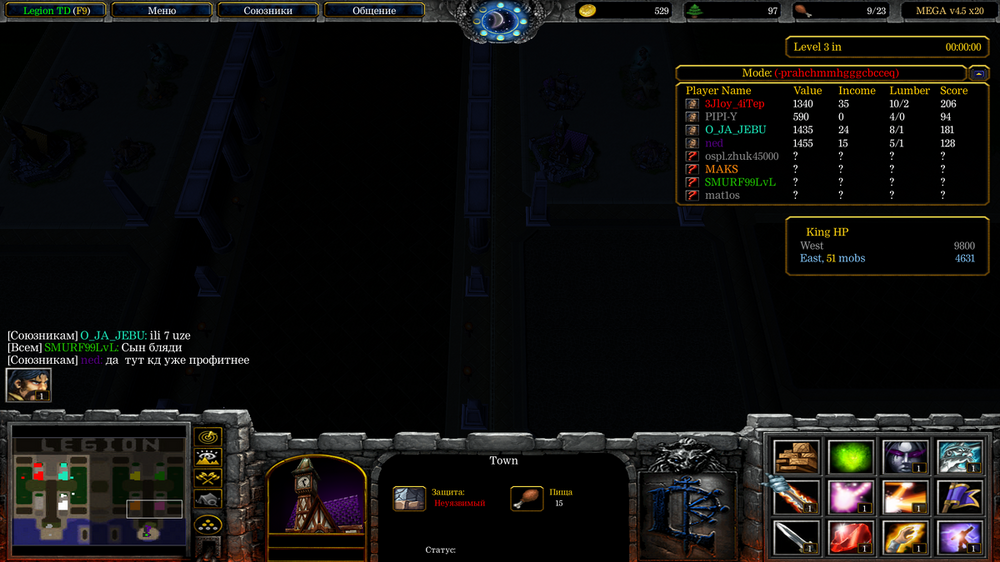1000x562 pixels.
Task: Pick the masked dark face upgrade
Action: (905, 456)
